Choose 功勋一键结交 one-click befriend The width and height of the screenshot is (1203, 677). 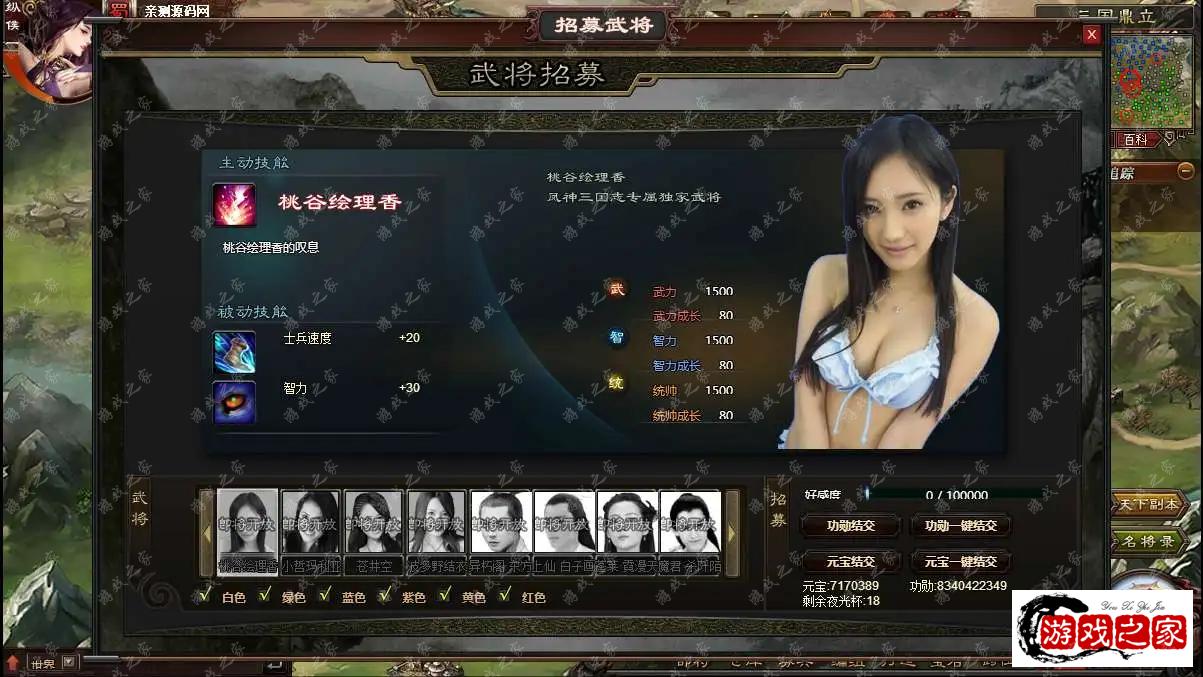(x=960, y=526)
